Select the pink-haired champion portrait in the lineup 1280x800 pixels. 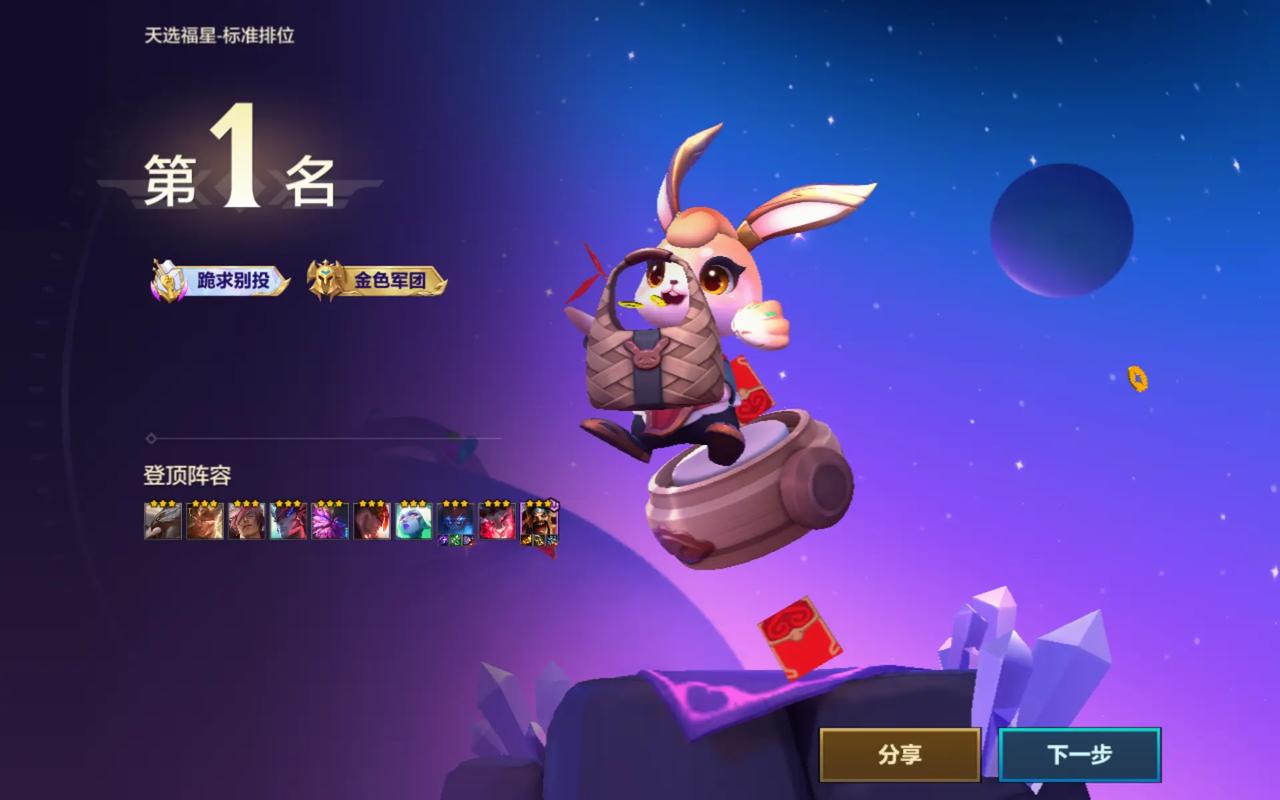(245, 521)
